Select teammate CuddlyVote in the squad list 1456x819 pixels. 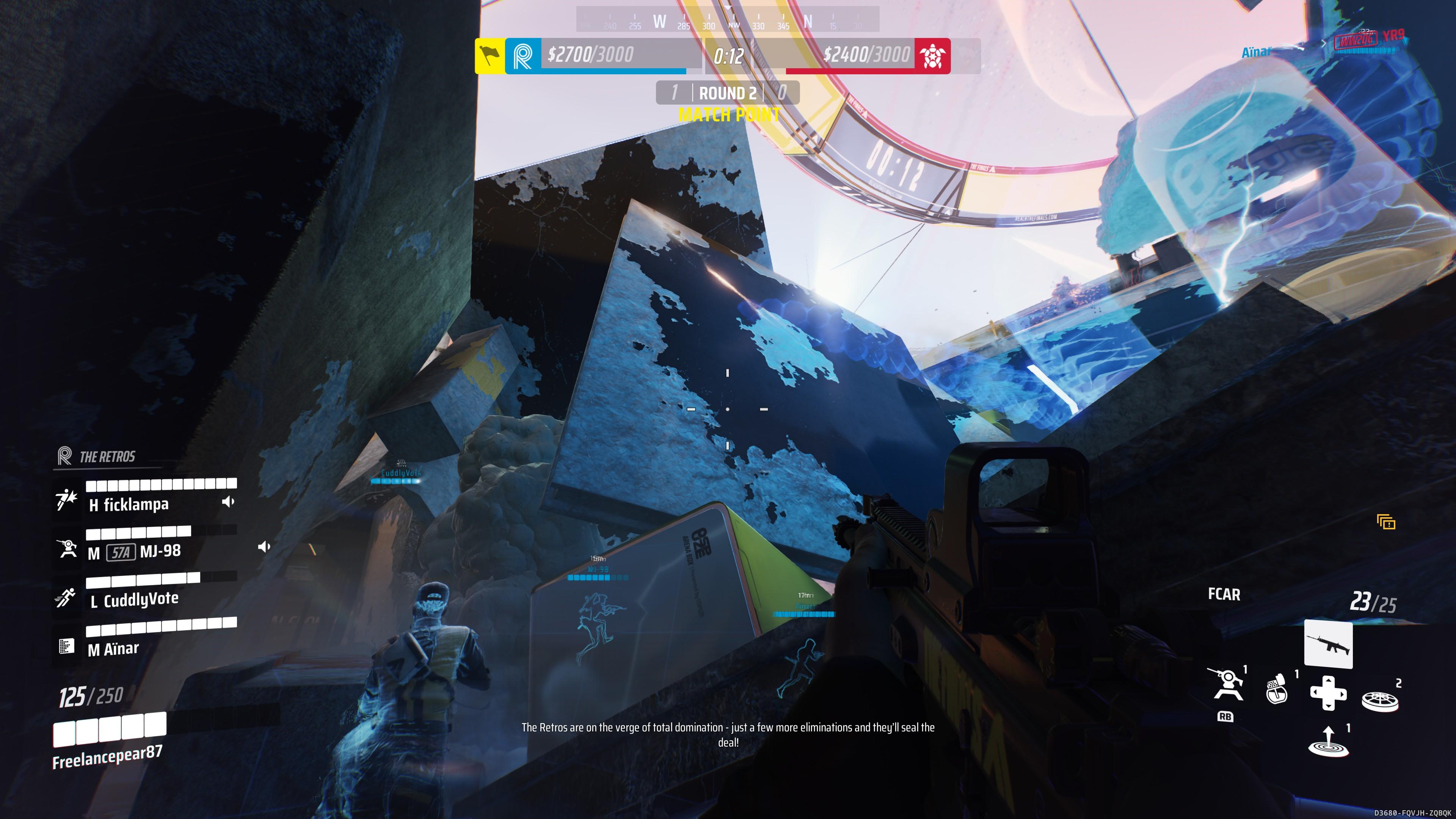141,600
